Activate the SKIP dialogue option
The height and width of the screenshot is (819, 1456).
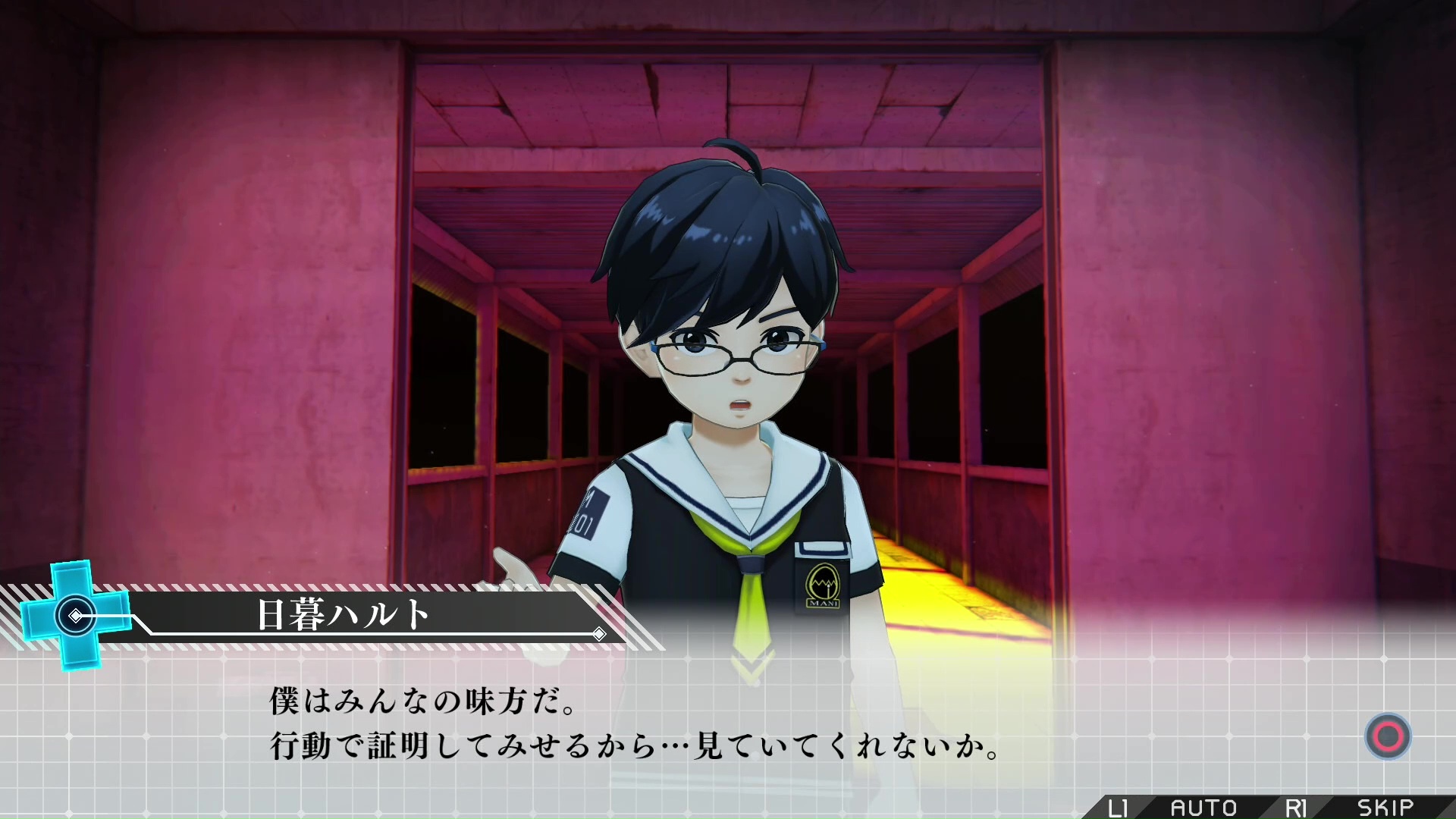(1385, 807)
